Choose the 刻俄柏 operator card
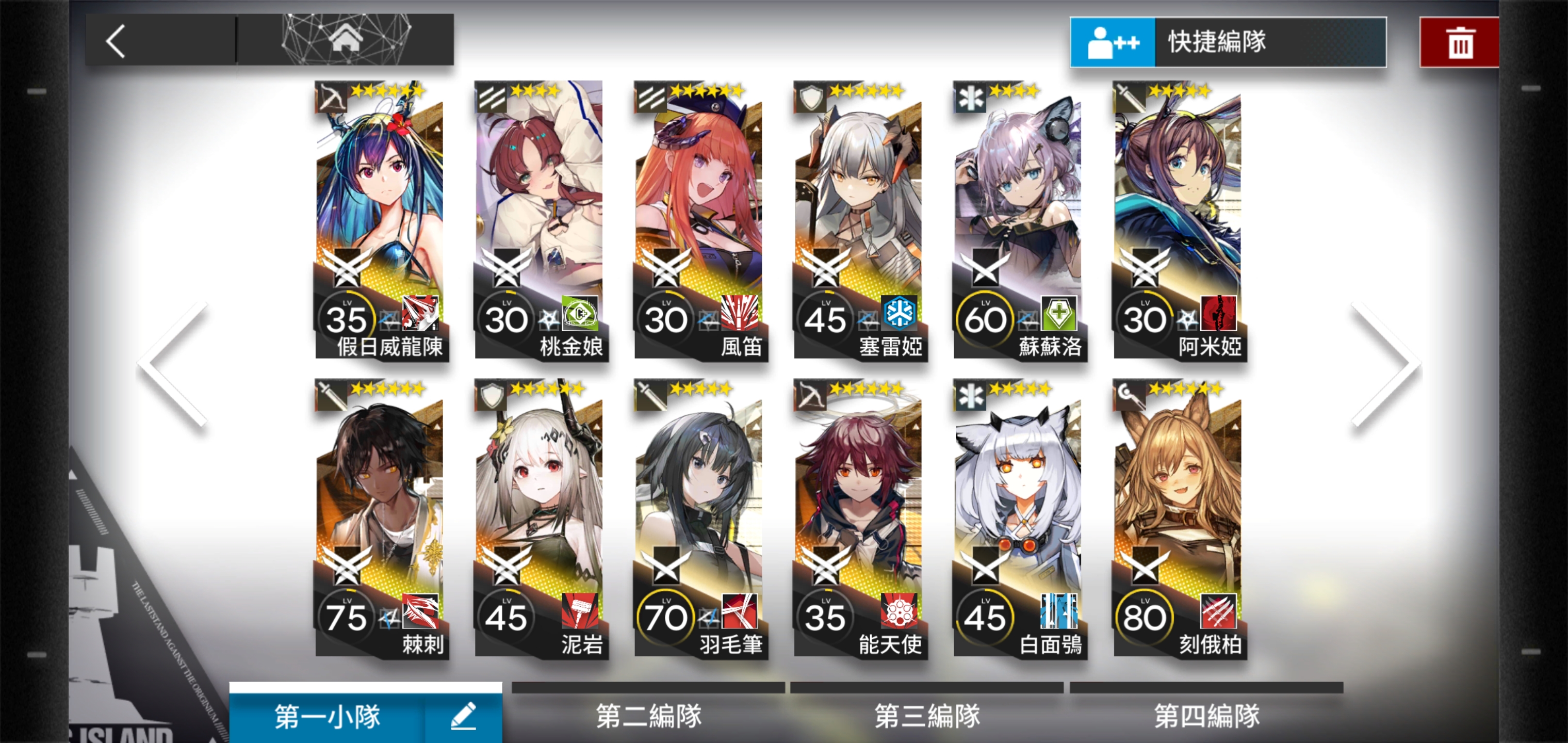This screenshot has width=1568, height=743. pyautogui.click(x=1177, y=518)
